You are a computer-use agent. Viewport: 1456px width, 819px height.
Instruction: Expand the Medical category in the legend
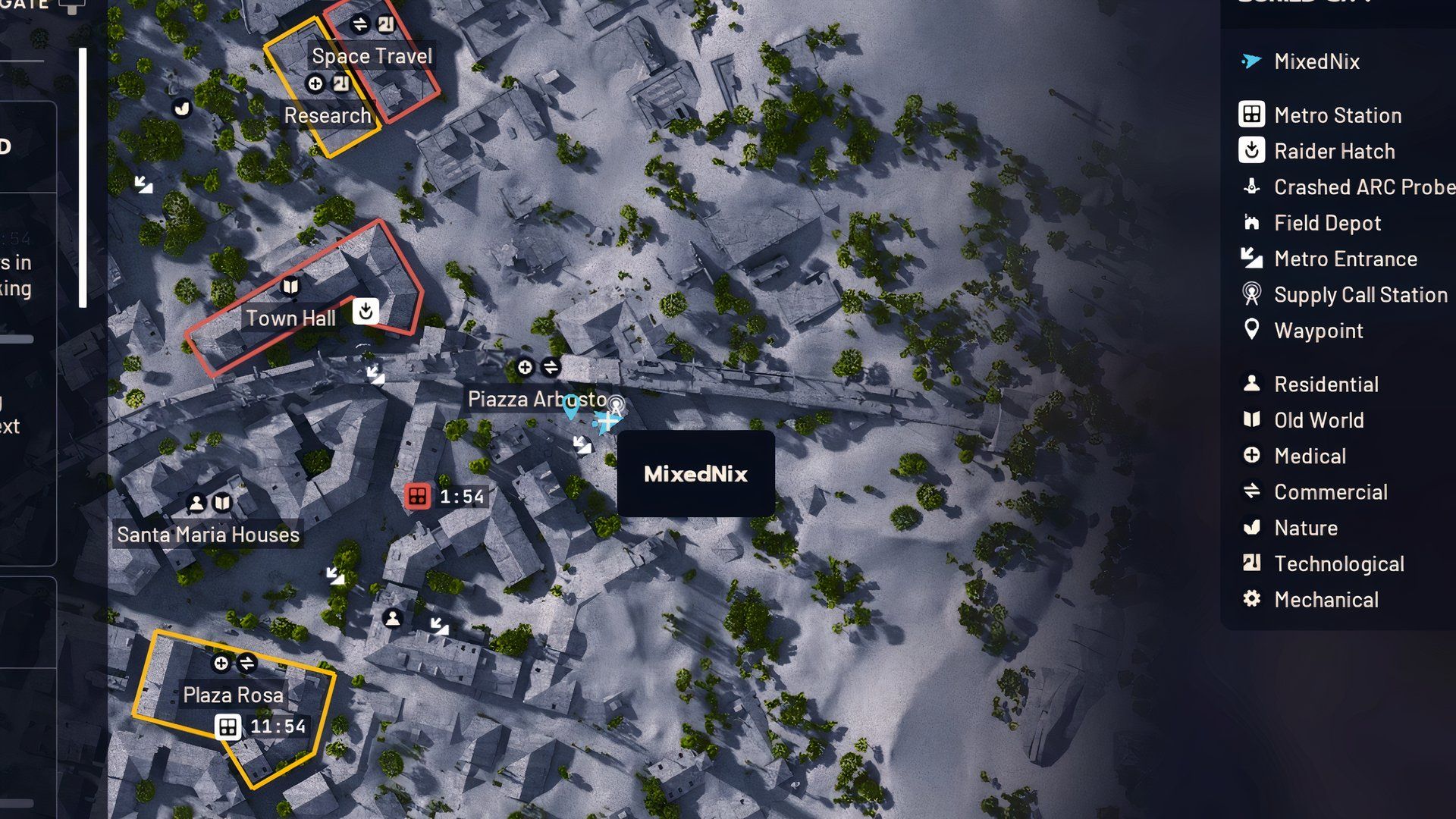1250,456
